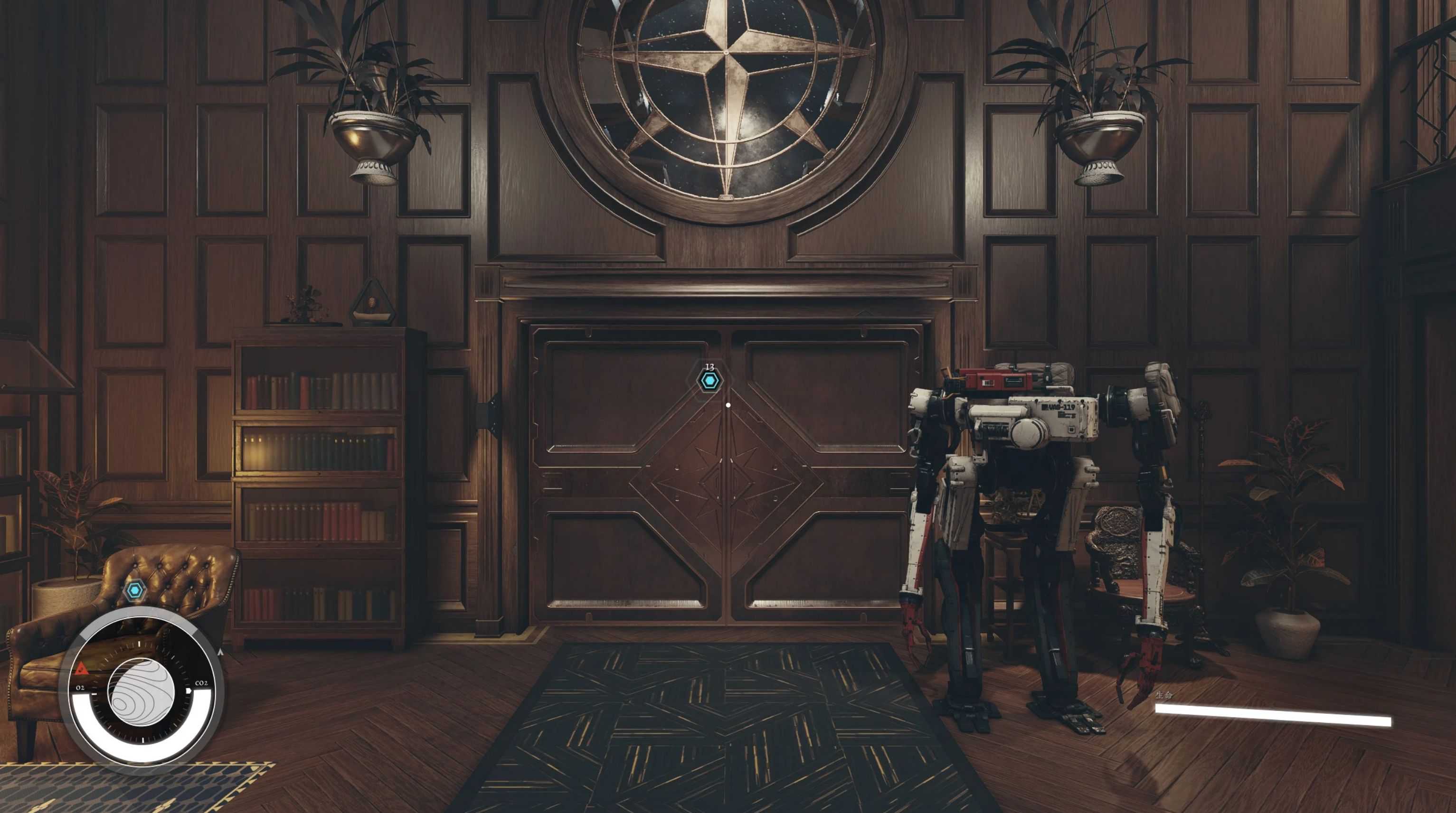This screenshot has height=813, width=1456.
Task: Select the blue hexagon marker over the armchair
Action: click(x=134, y=591)
